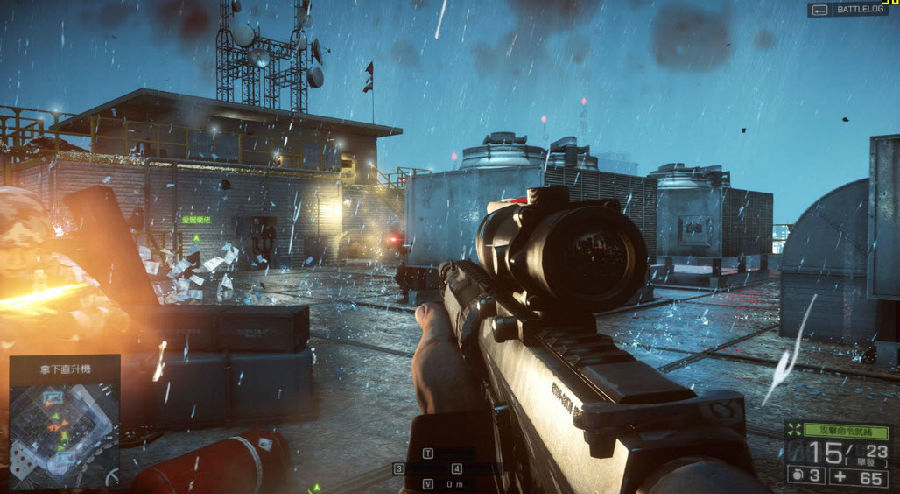900x494 pixels.
Task: Click the grenade count icon
Action: pos(799,474)
